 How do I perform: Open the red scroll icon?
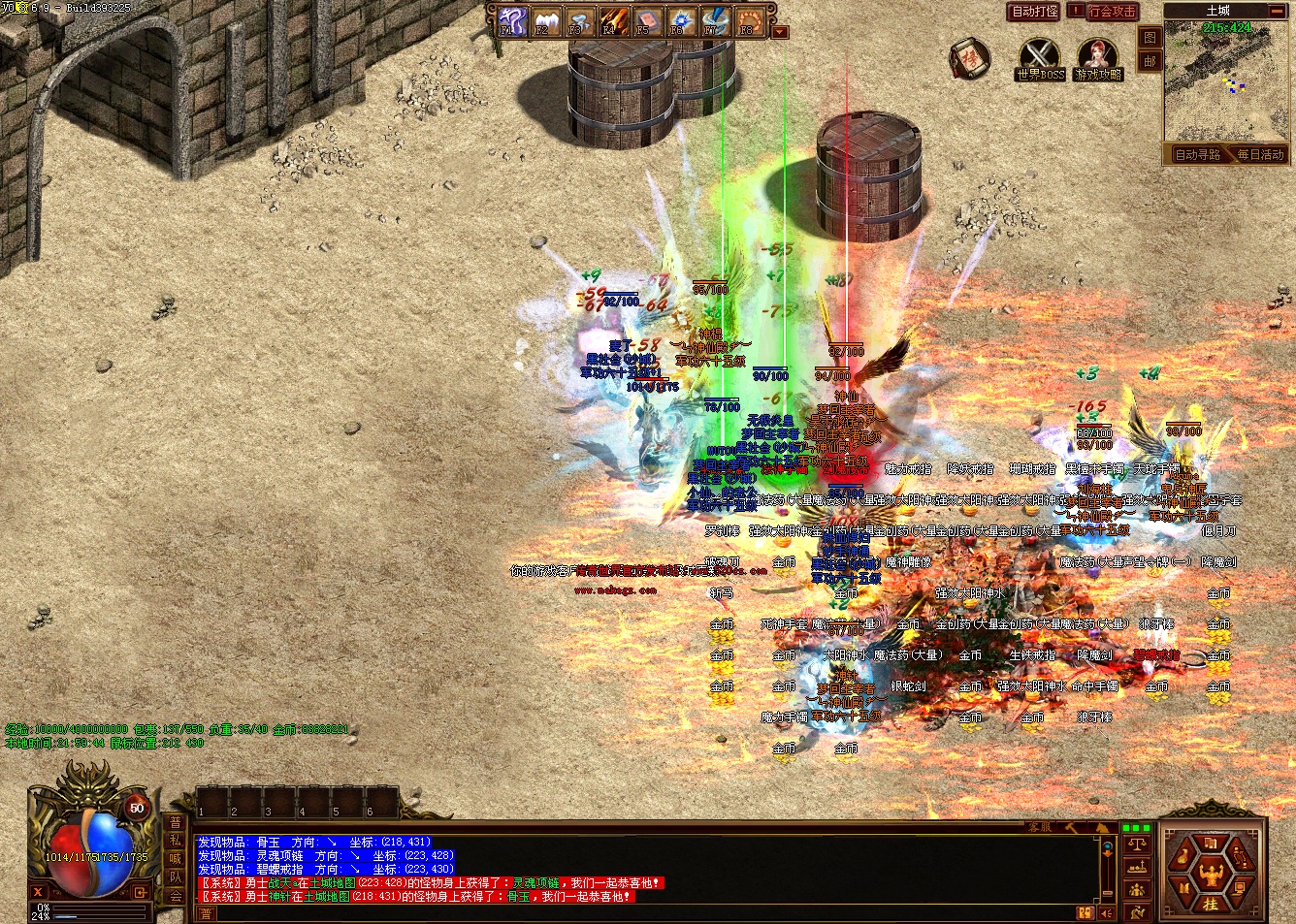tap(968, 58)
